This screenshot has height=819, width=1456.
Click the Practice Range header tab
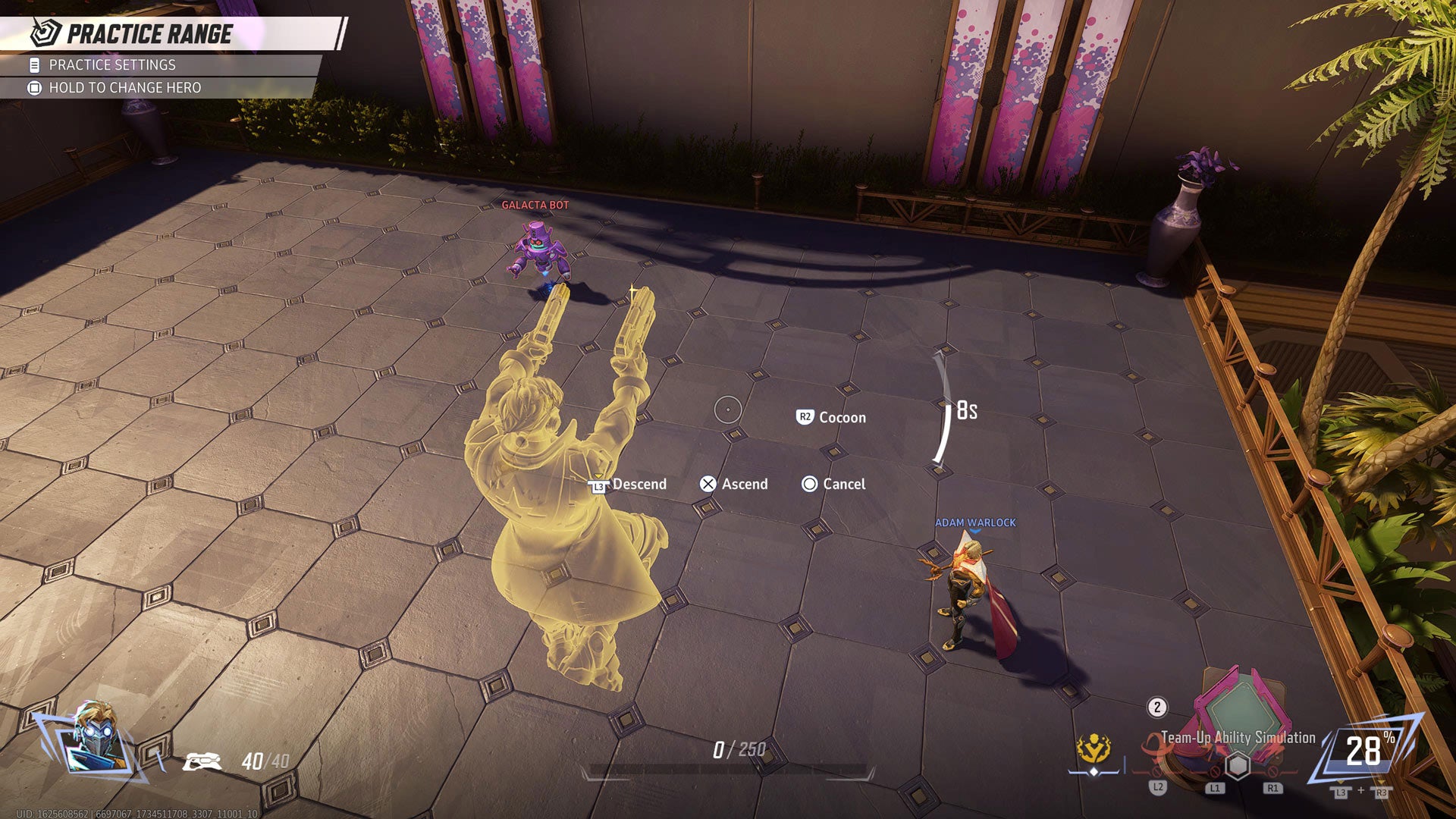pyautogui.click(x=150, y=33)
